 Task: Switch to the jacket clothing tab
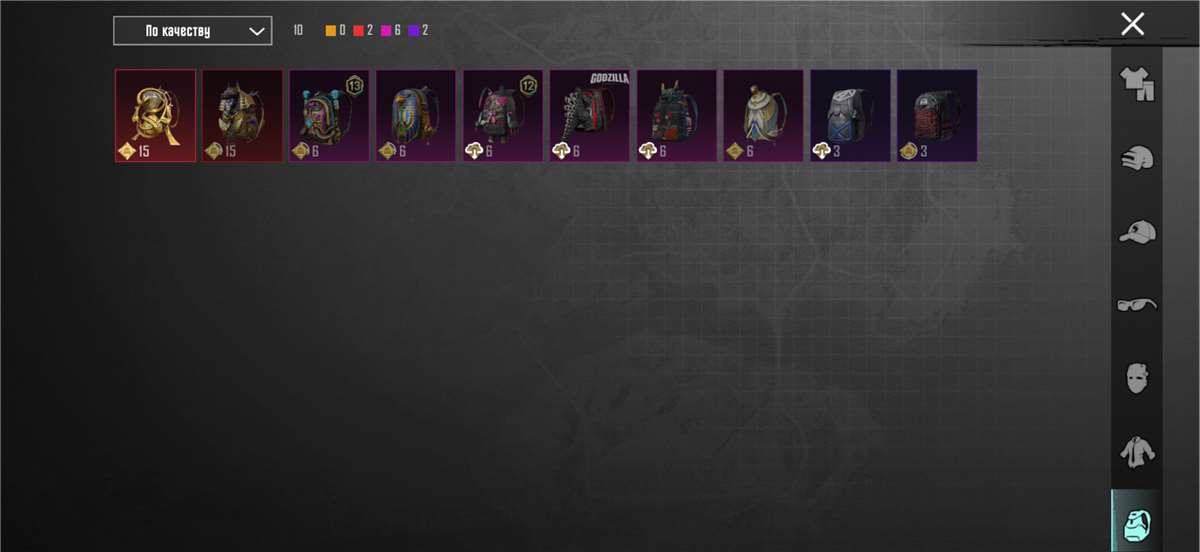[x=1137, y=451]
